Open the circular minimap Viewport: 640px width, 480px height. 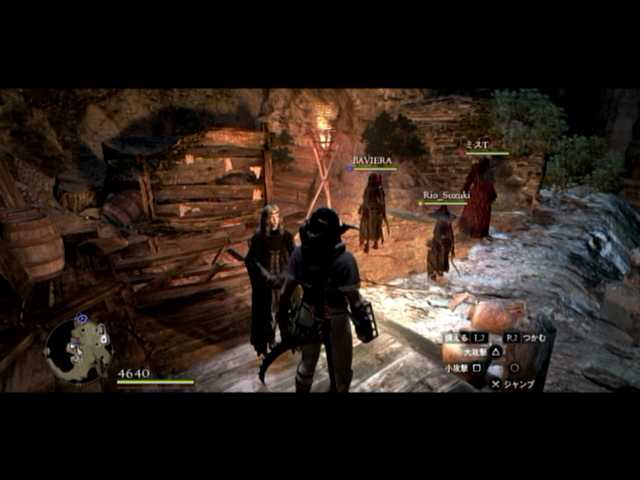coord(77,347)
